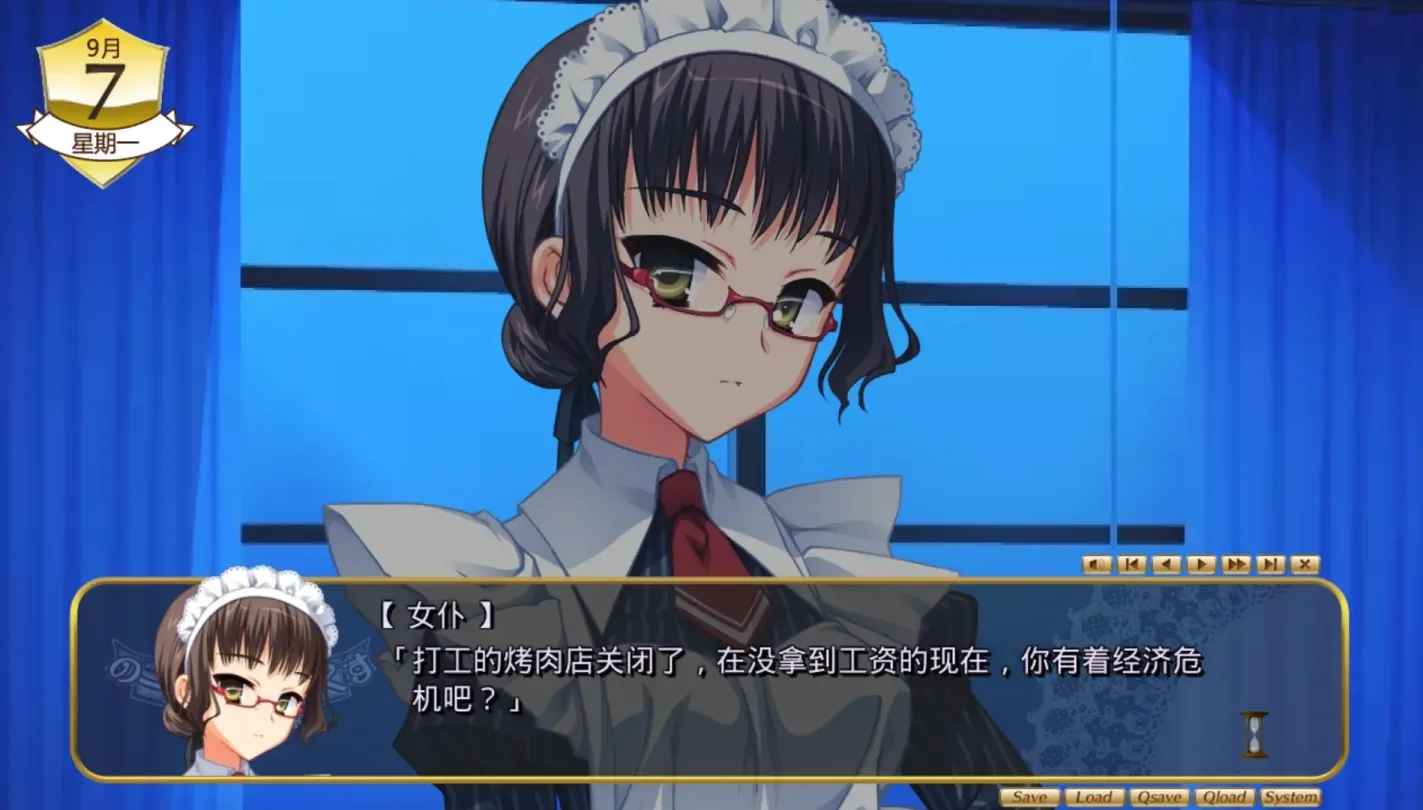The height and width of the screenshot is (810, 1423).
Task: Click the back arrow to view previous line
Action: point(1166,564)
